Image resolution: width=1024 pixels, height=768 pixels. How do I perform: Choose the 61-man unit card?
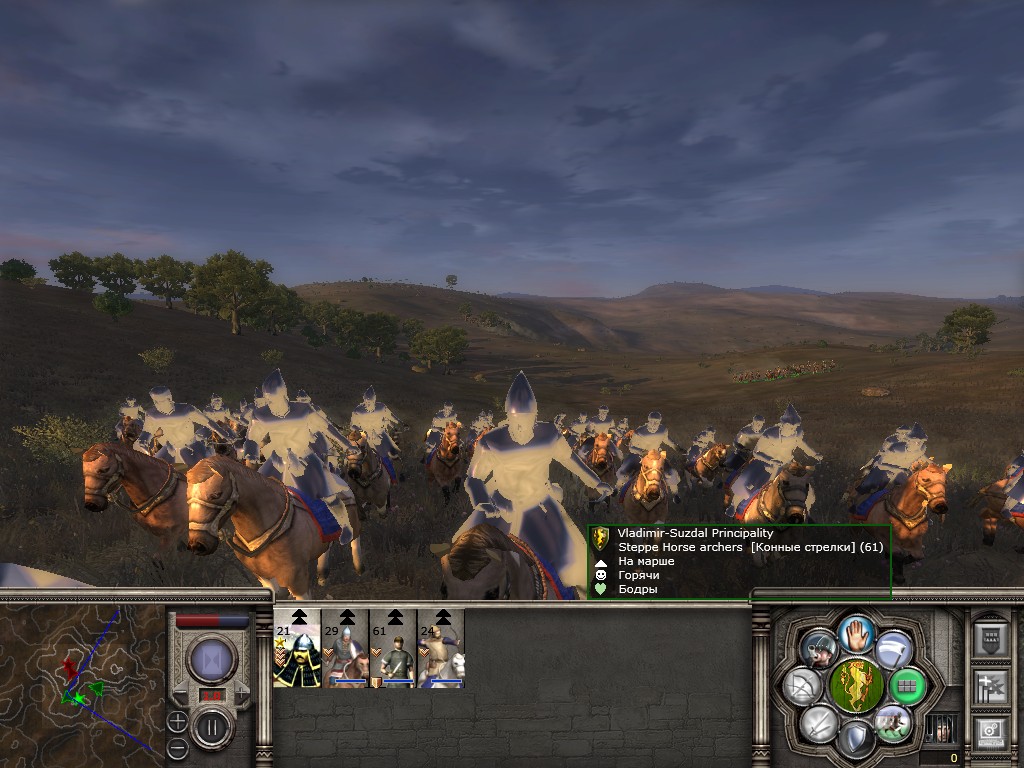pyautogui.click(x=393, y=649)
